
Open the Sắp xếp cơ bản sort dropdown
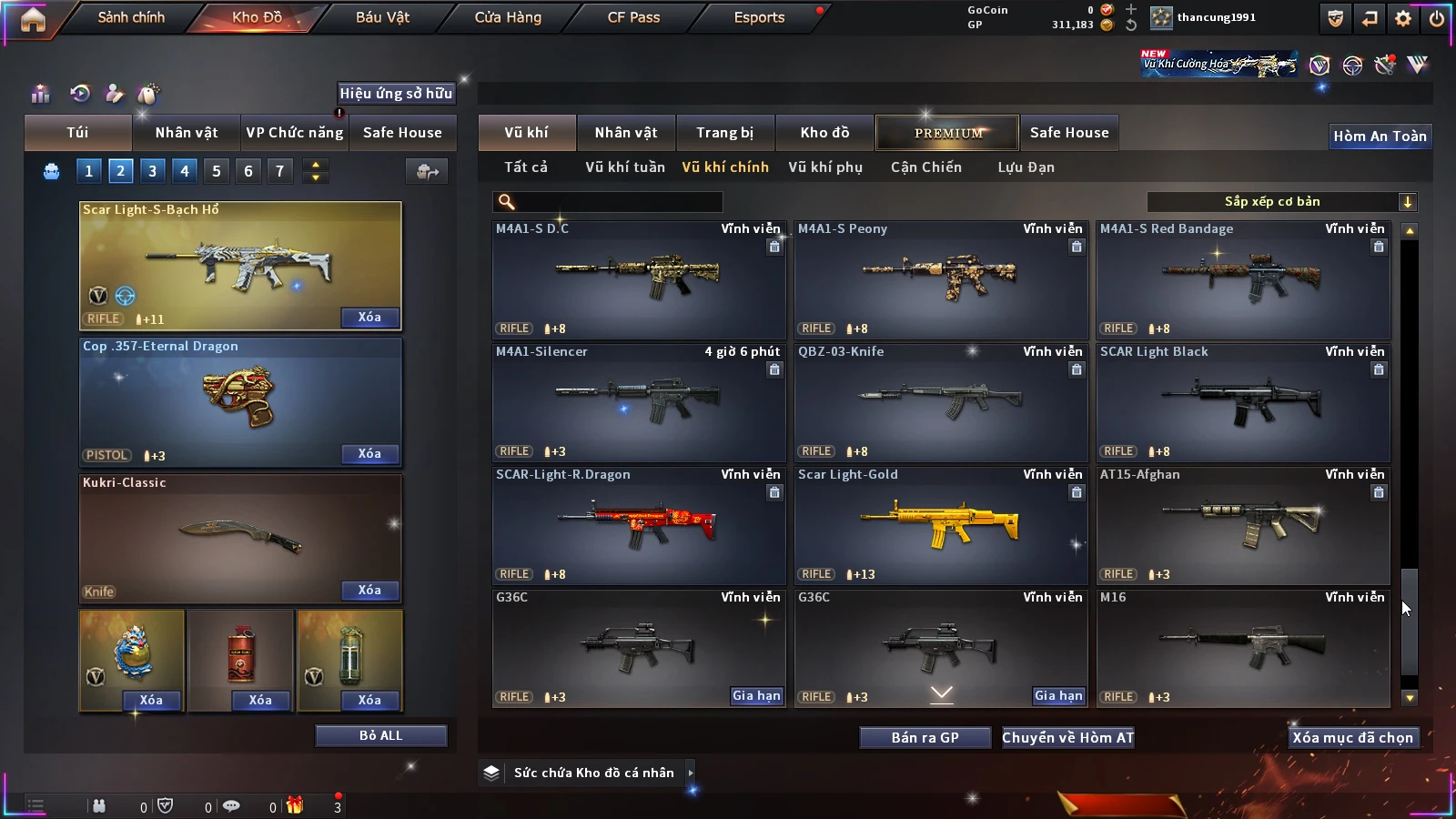[x=1281, y=202]
